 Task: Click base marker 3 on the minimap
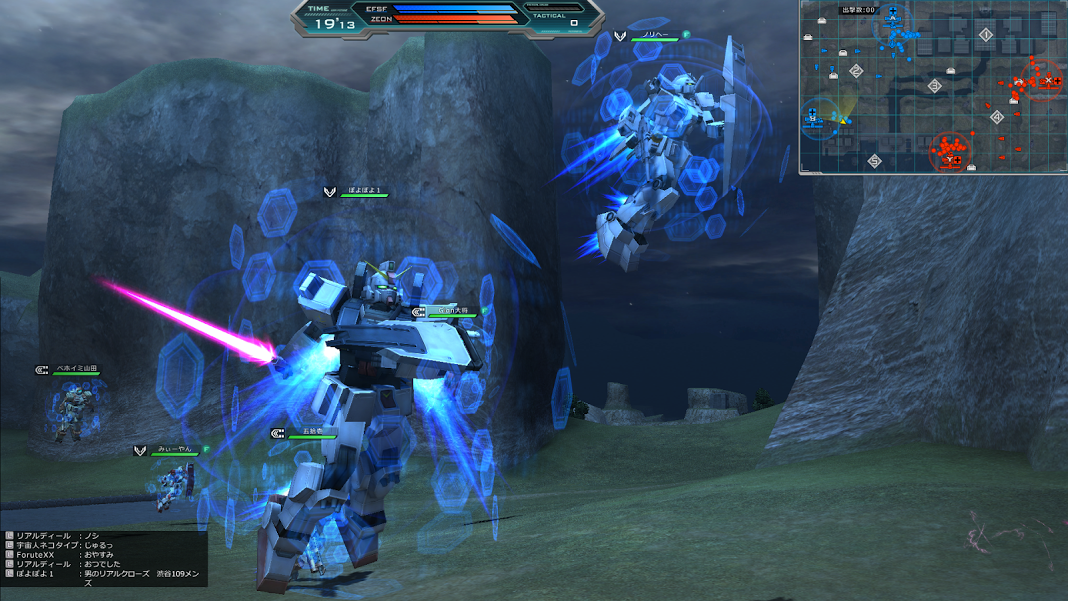935,86
